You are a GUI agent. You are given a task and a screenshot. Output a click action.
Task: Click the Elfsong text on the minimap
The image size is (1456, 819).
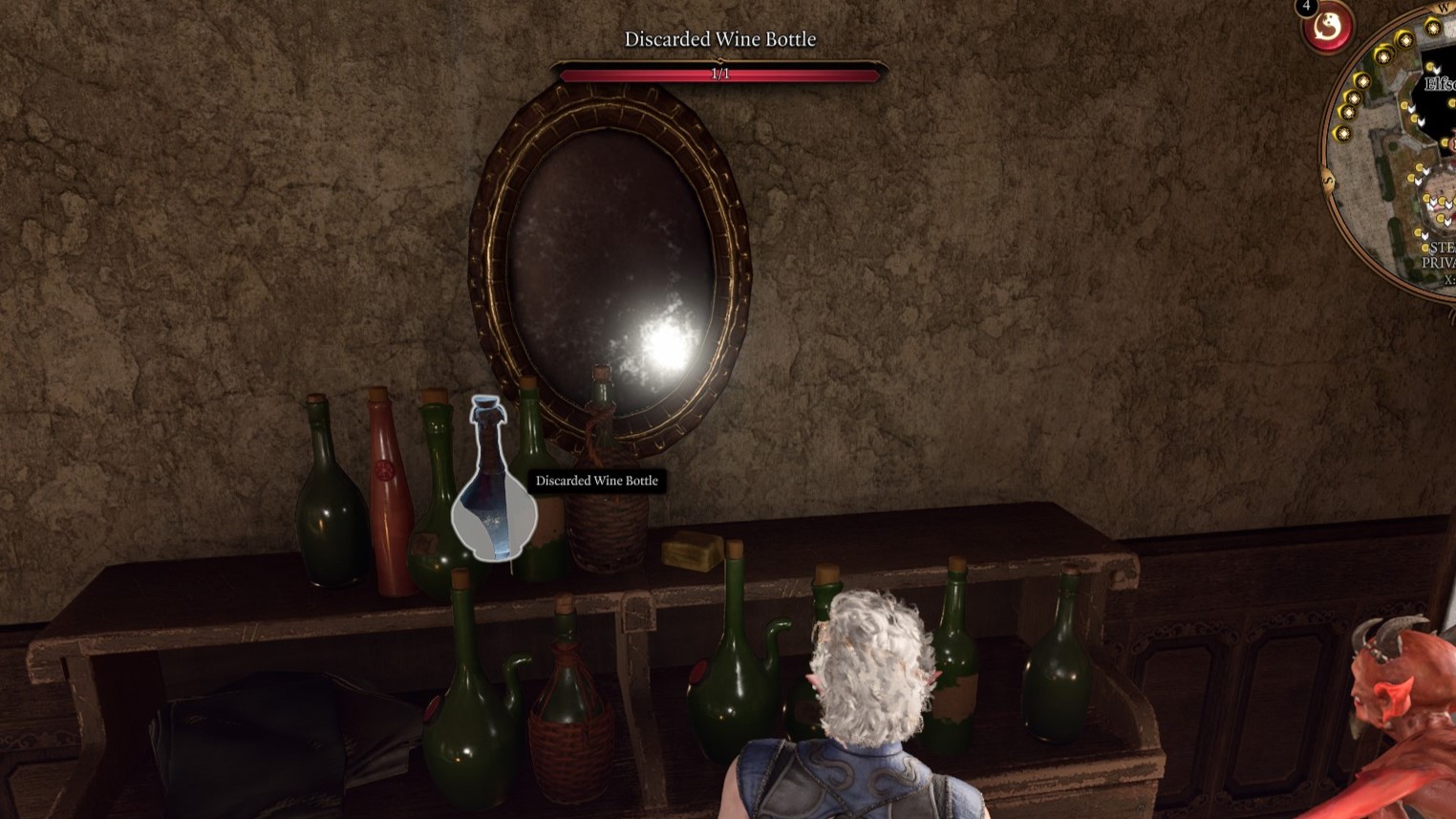coord(1439,83)
